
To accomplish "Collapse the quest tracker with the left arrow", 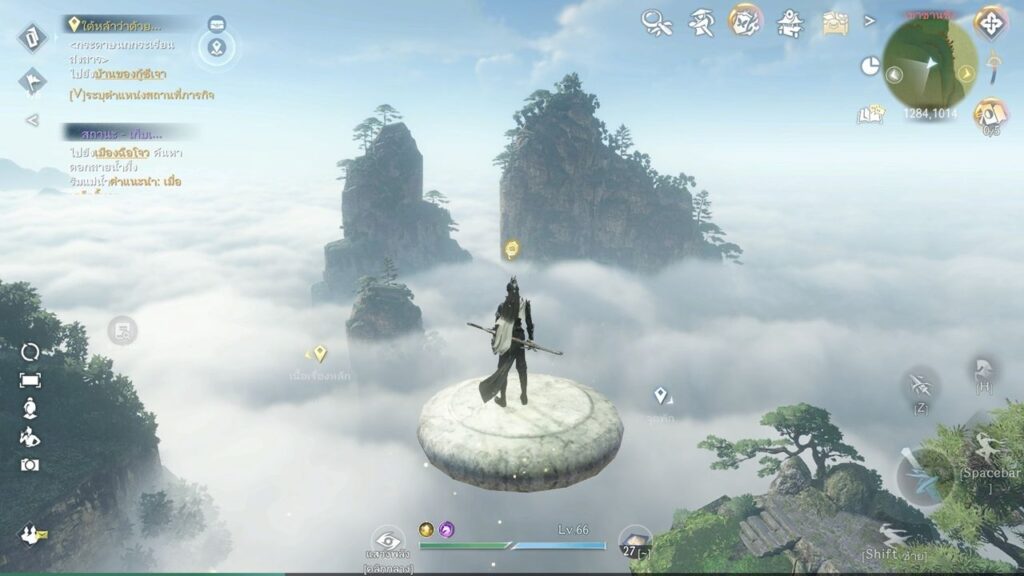I will click(32, 120).
